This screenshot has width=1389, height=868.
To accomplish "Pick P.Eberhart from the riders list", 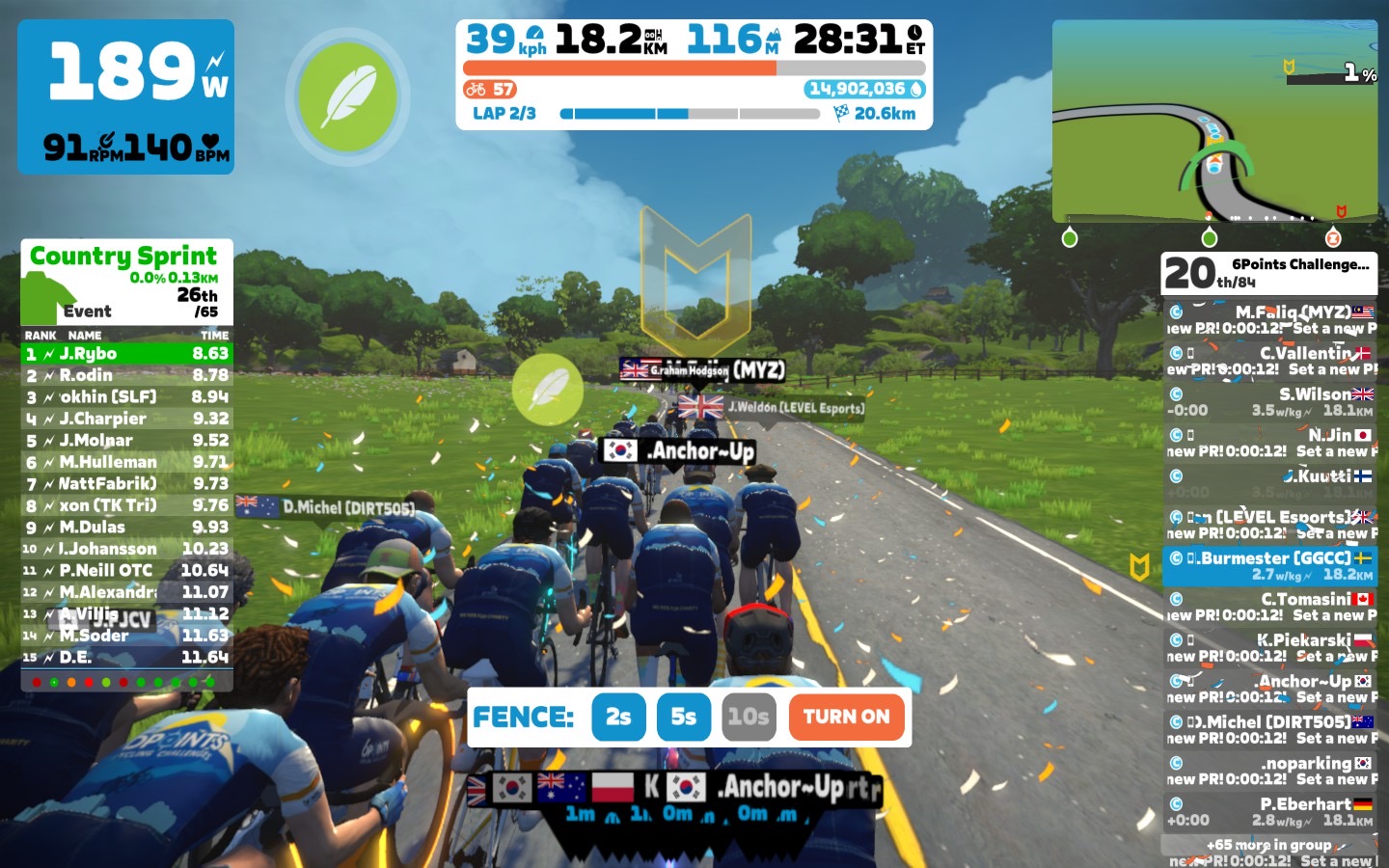I will pyautogui.click(x=1269, y=812).
